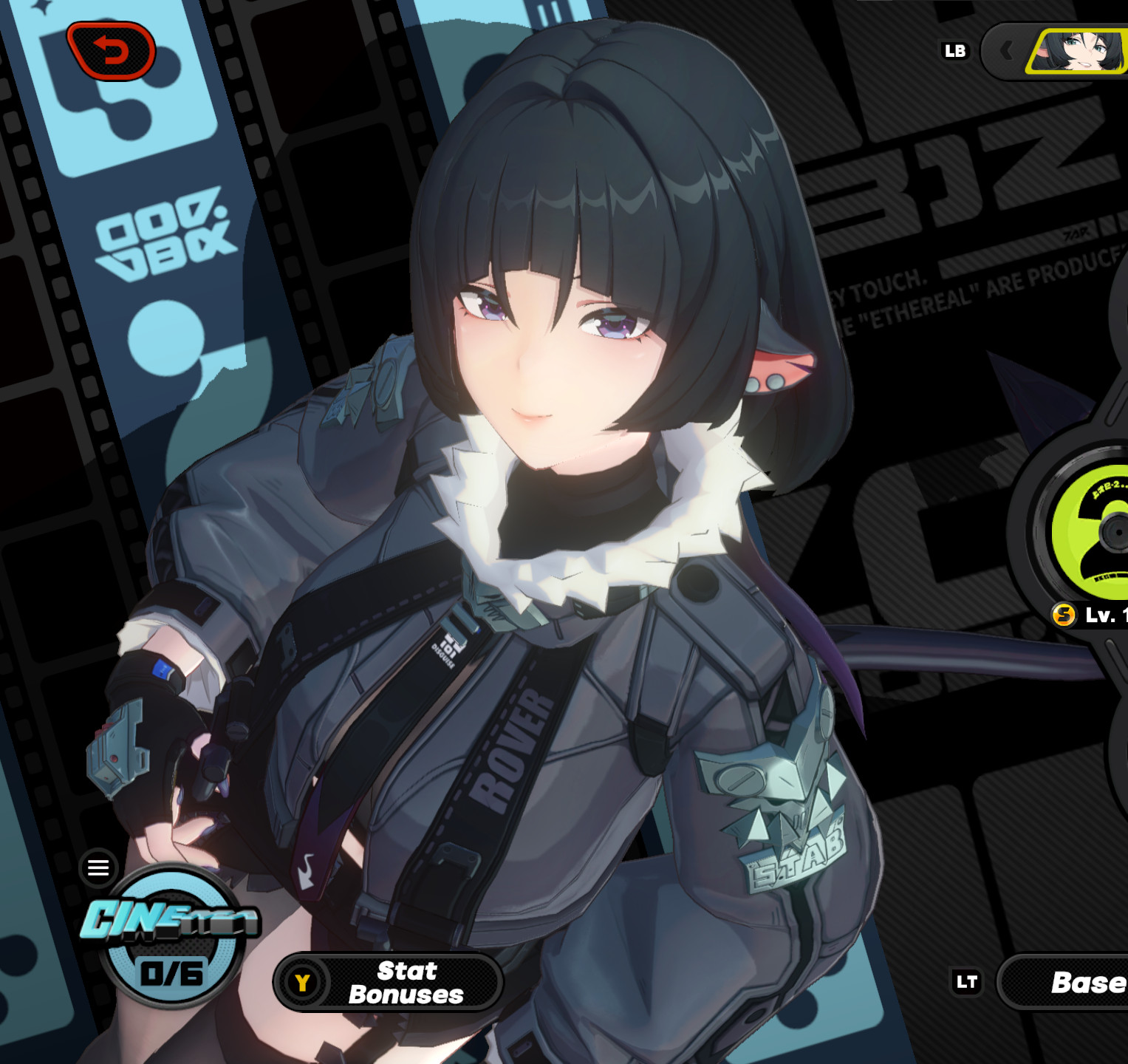Screen dimensions: 1128x1064
Task: Open the hamburger menu icon
Action: point(97,867)
